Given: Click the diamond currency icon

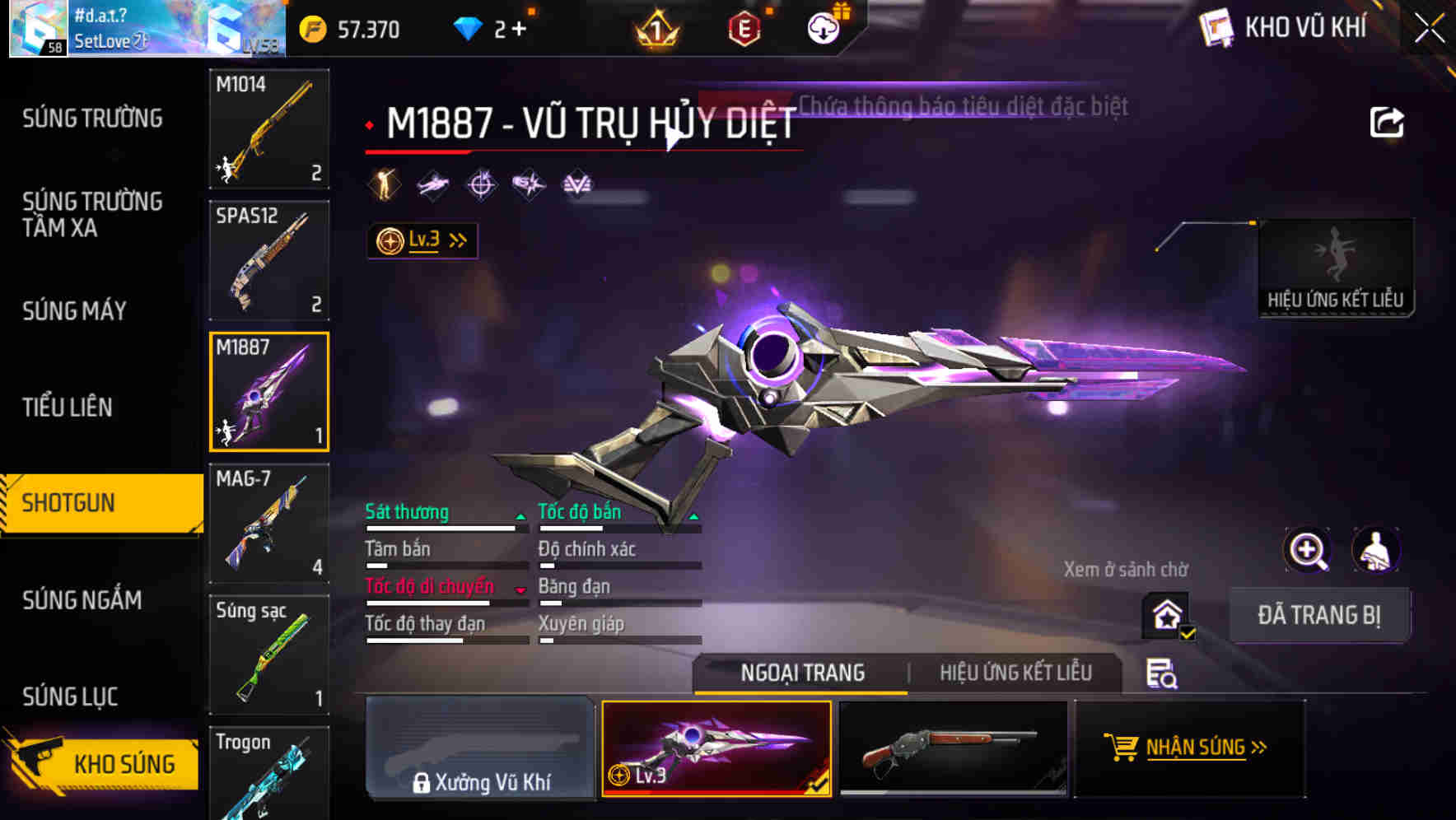Looking at the screenshot, I should pyautogui.click(x=469, y=27).
